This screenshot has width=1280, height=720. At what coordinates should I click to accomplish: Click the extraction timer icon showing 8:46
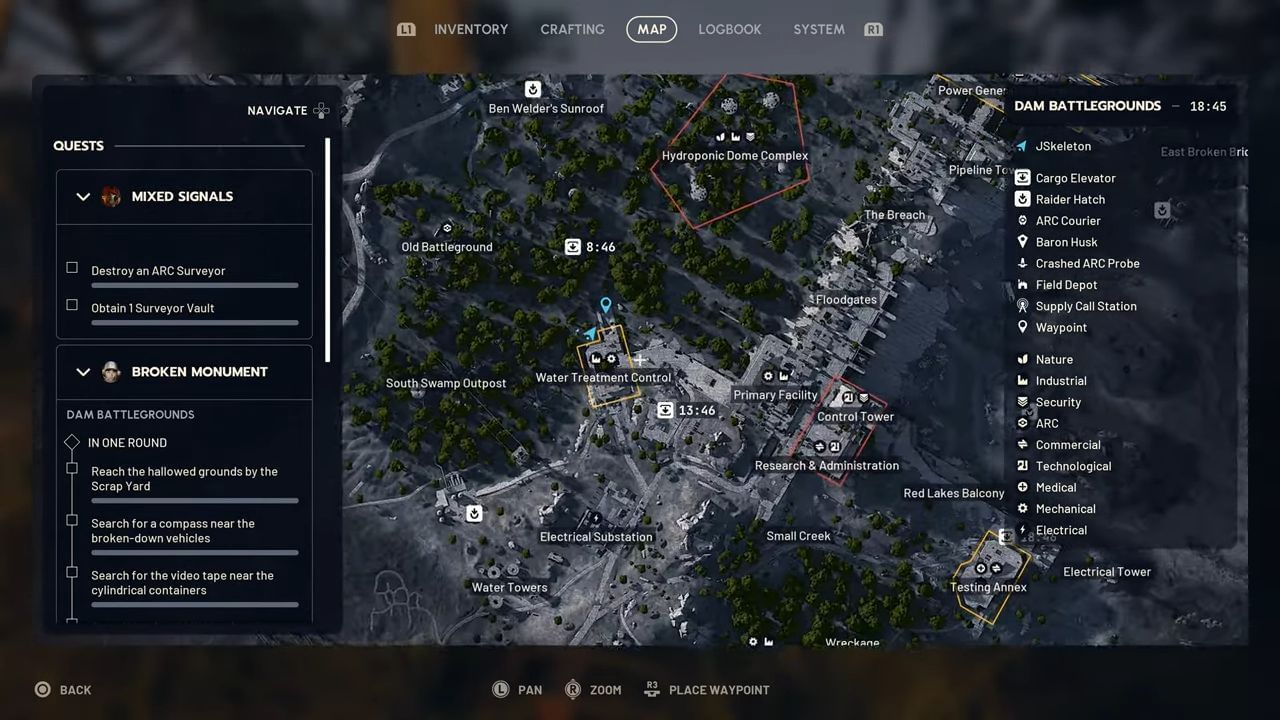[572, 246]
